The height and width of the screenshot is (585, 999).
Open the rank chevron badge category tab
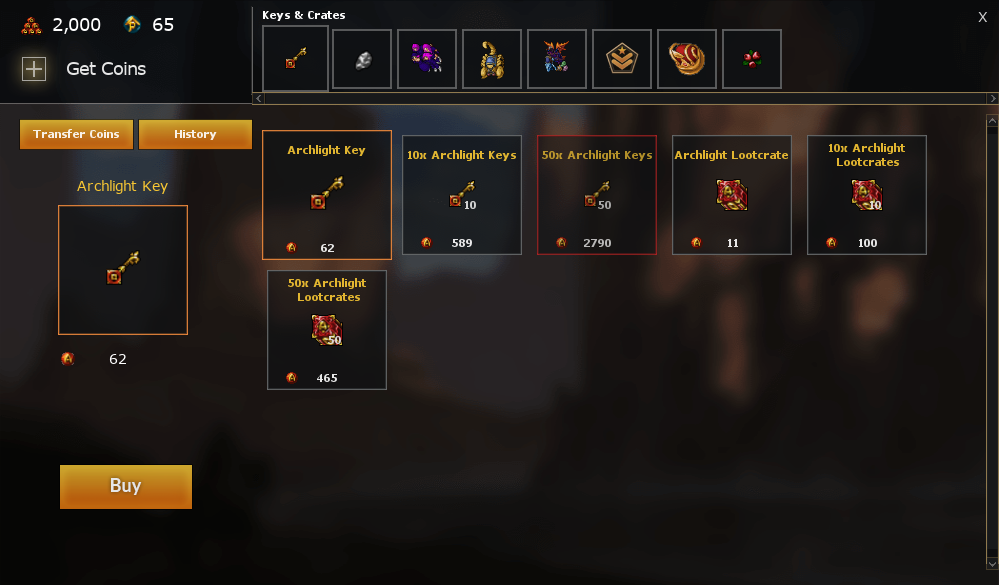point(622,59)
